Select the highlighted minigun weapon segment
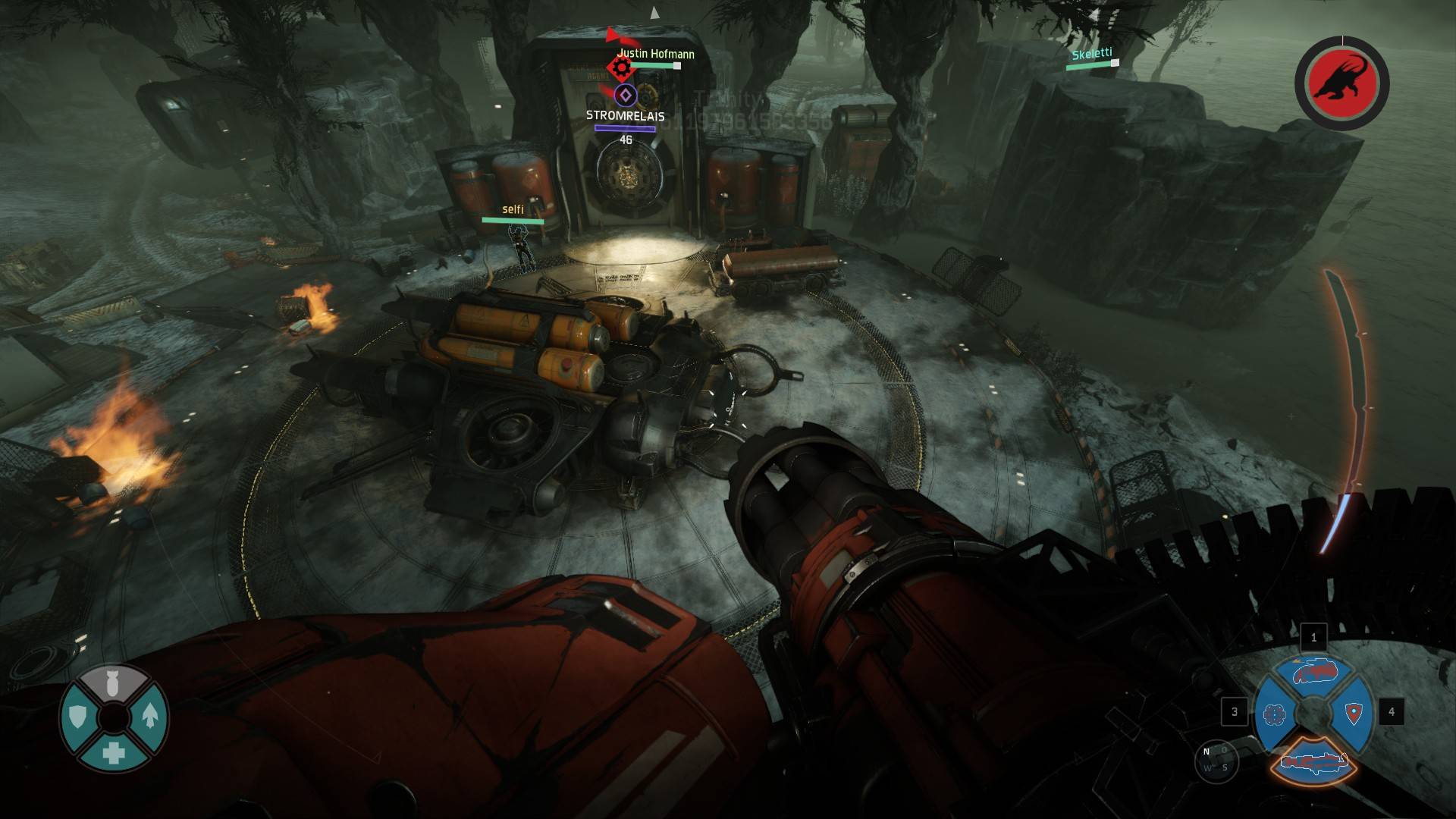The image size is (1456, 819). [x=1313, y=758]
